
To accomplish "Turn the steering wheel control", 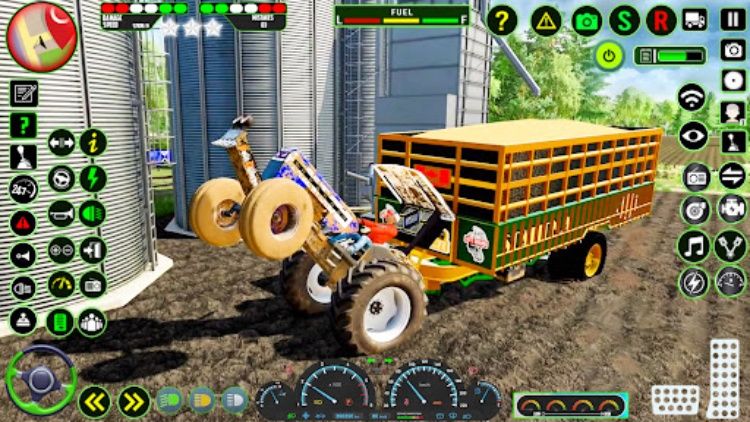I will click(41, 379).
